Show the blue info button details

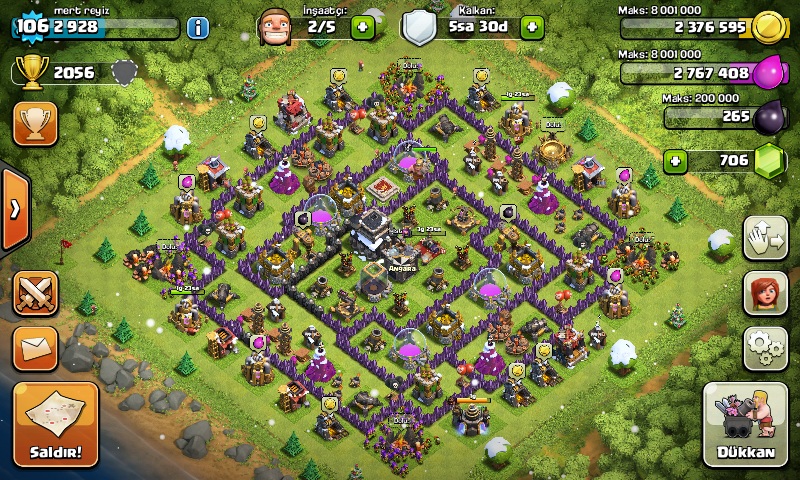pyautogui.click(x=198, y=27)
